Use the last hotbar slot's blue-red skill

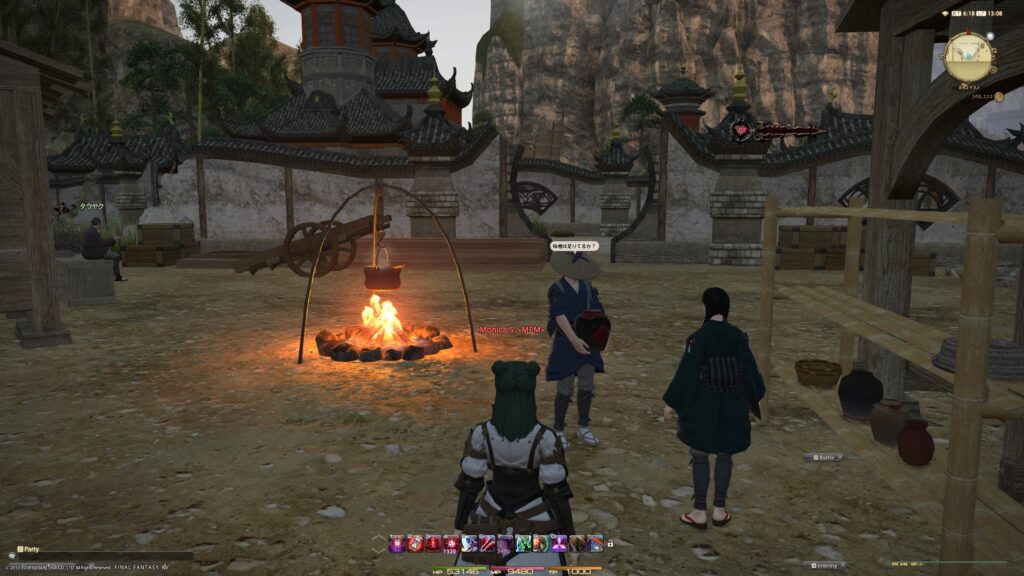click(x=595, y=543)
